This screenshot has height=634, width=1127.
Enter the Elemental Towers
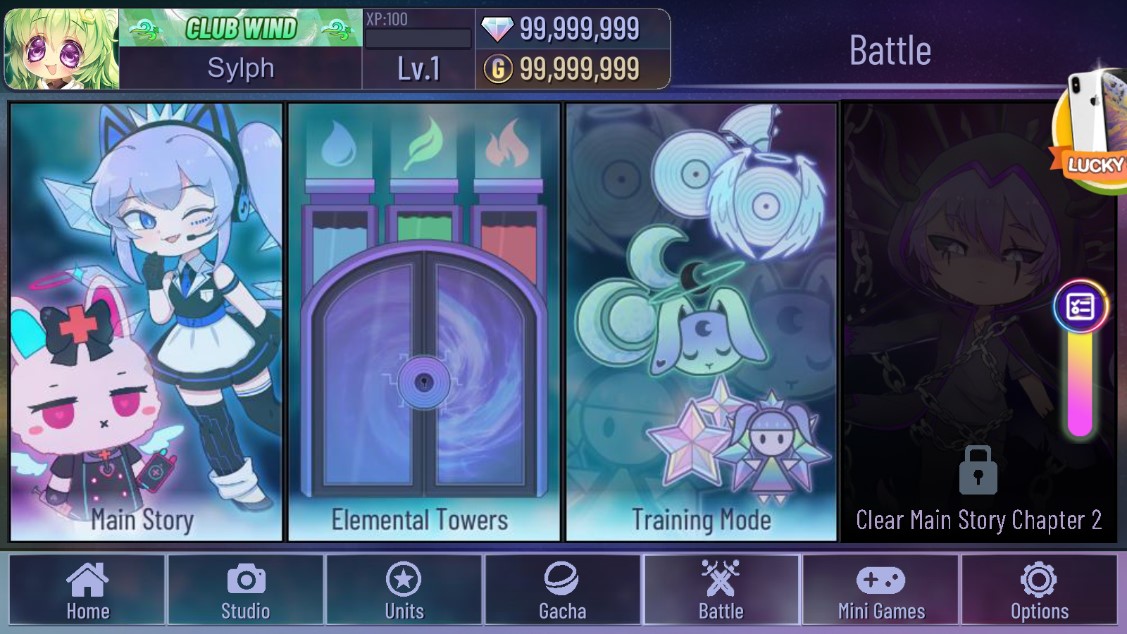point(424,322)
